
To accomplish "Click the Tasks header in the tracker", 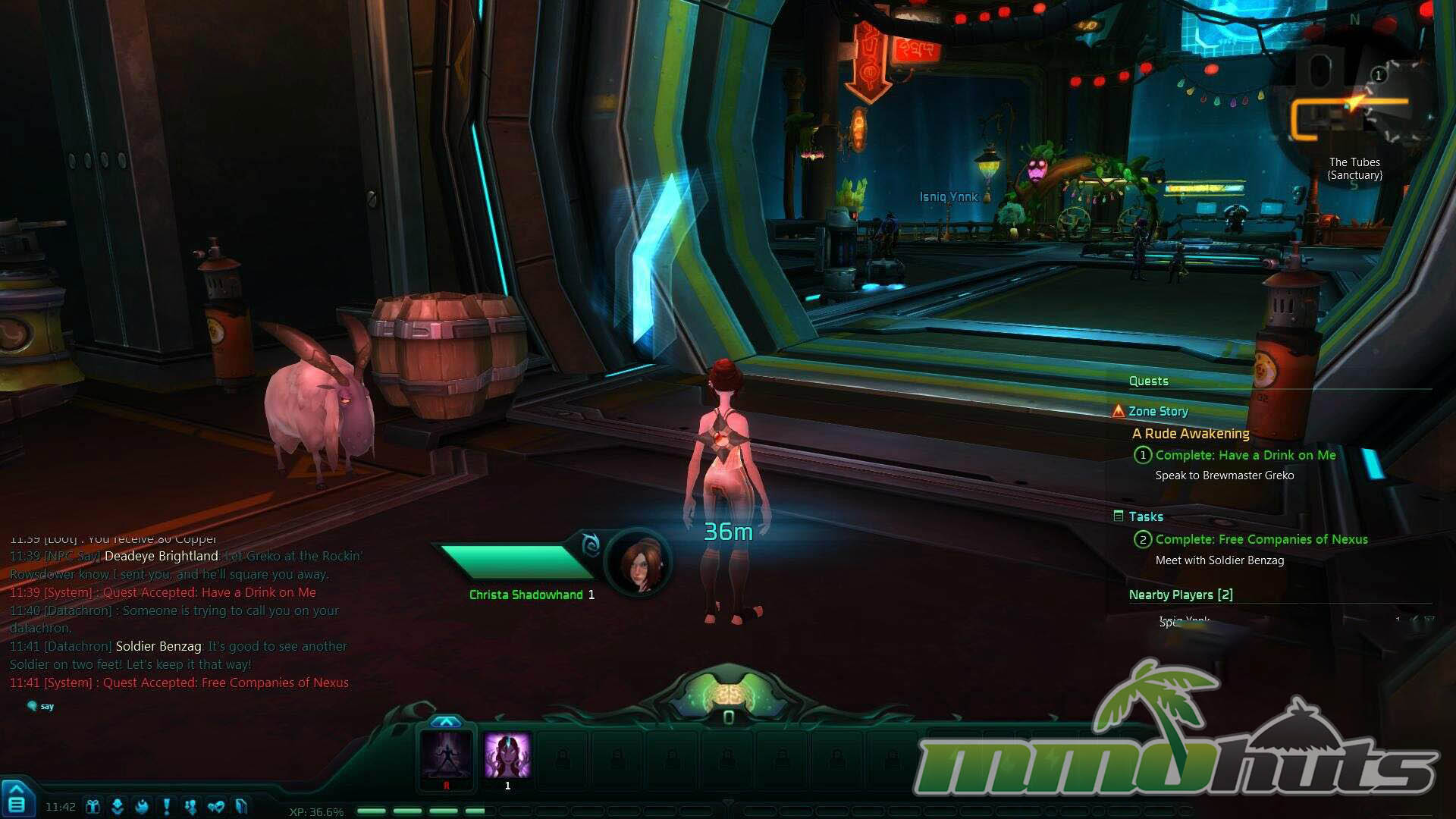I will [x=1145, y=516].
